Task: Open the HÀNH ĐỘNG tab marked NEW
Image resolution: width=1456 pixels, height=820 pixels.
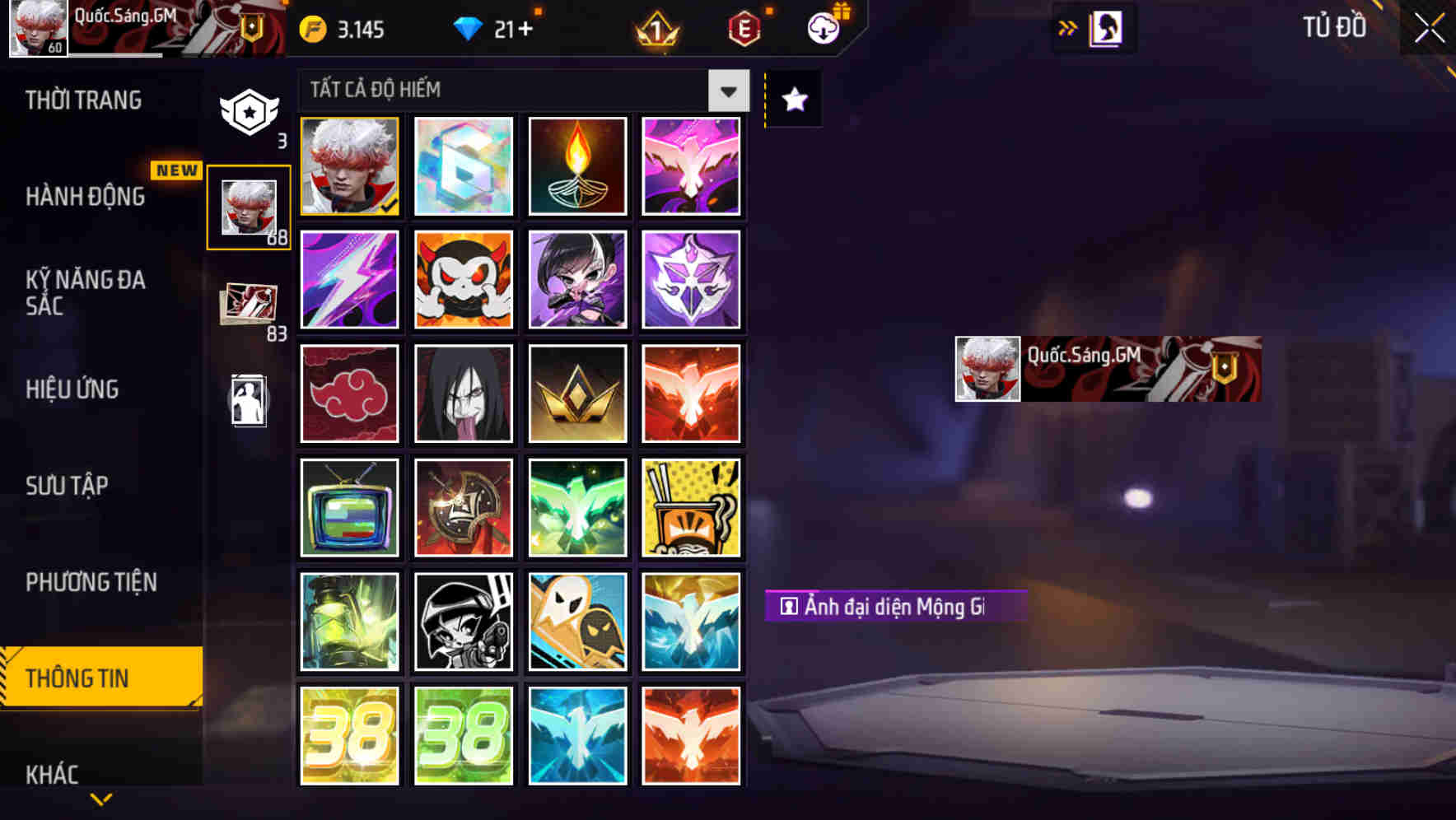Action: tap(85, 198)
